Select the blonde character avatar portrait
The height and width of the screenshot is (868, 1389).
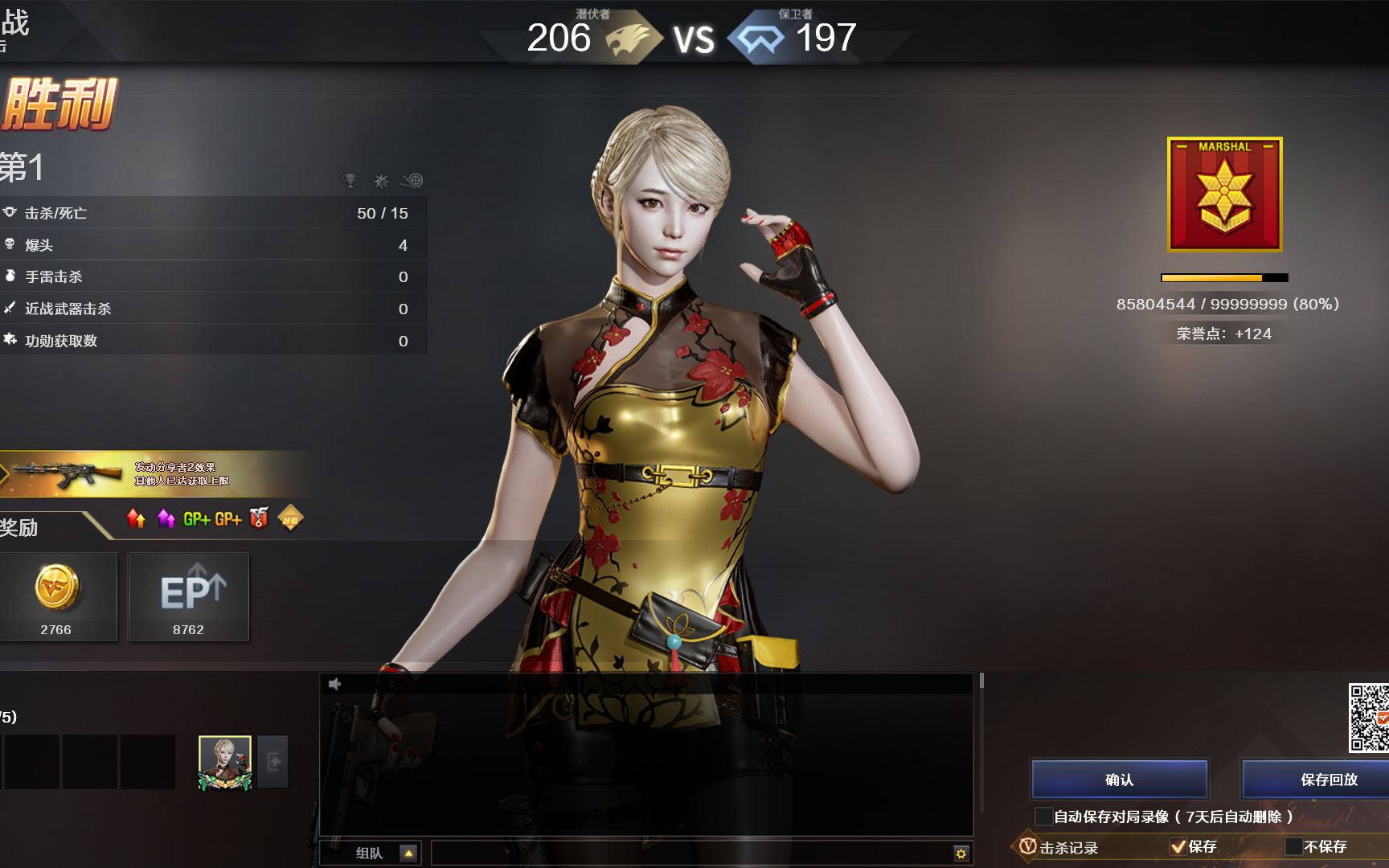coord(225,762)
